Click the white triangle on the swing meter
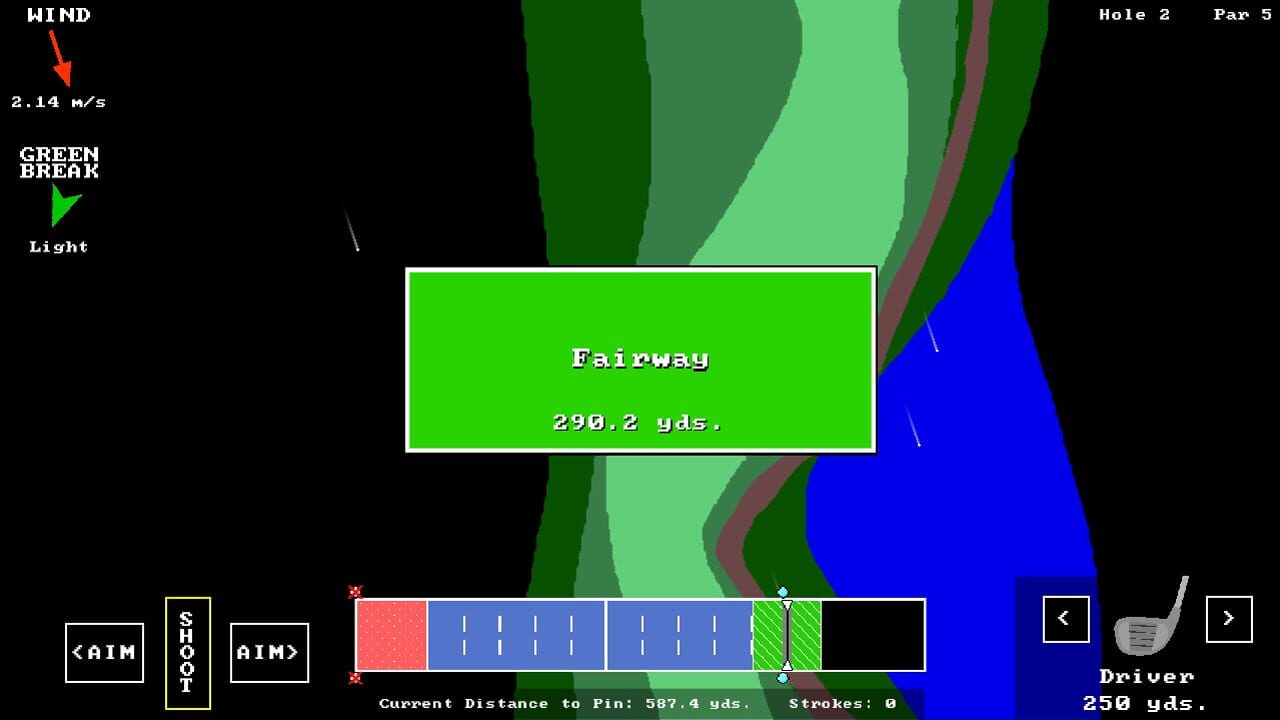Image resolution: width=1280 pixels, height=720 pixels. tap(787, 605)
